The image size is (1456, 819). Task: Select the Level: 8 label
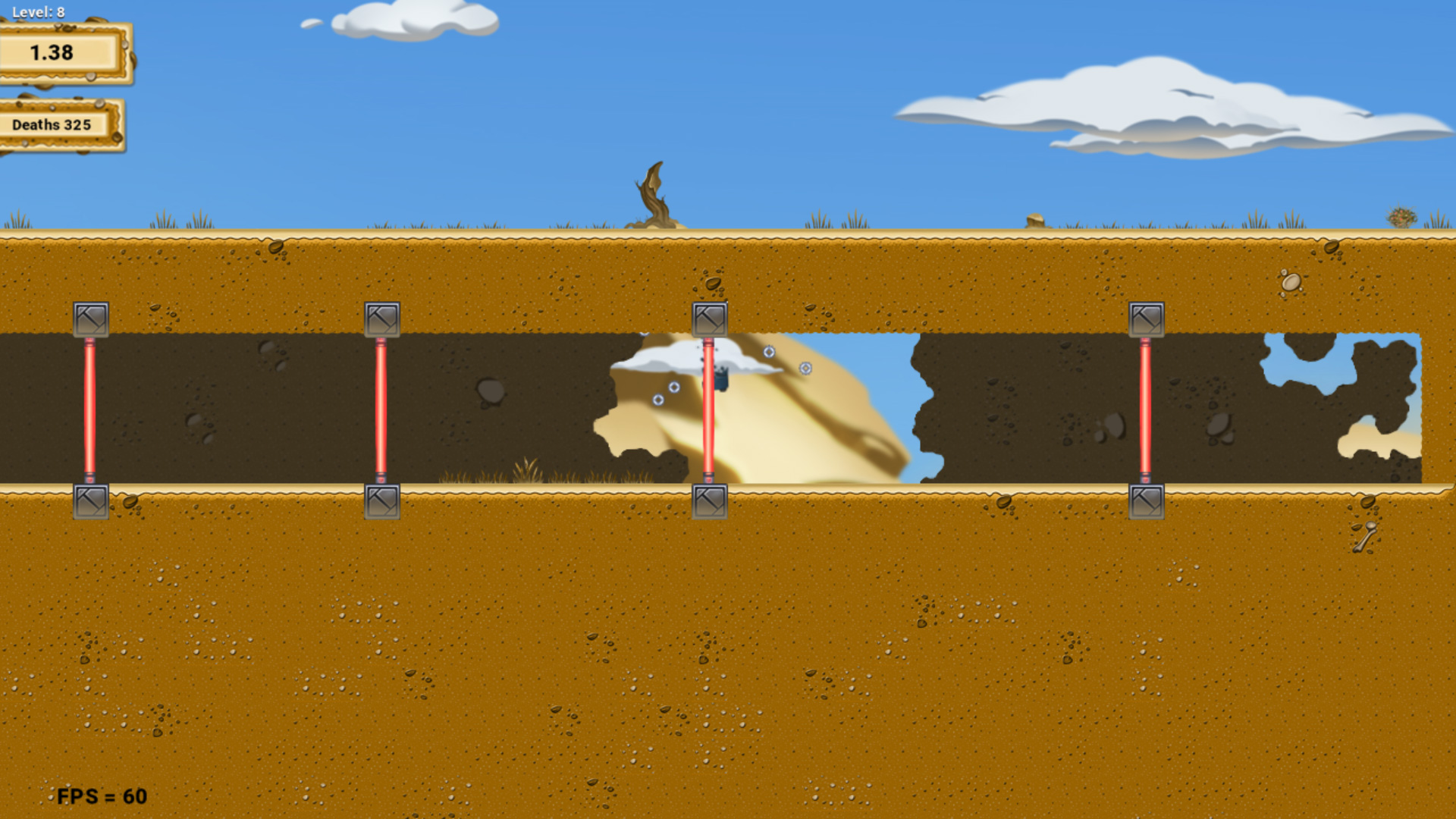(x=38, y=11)
